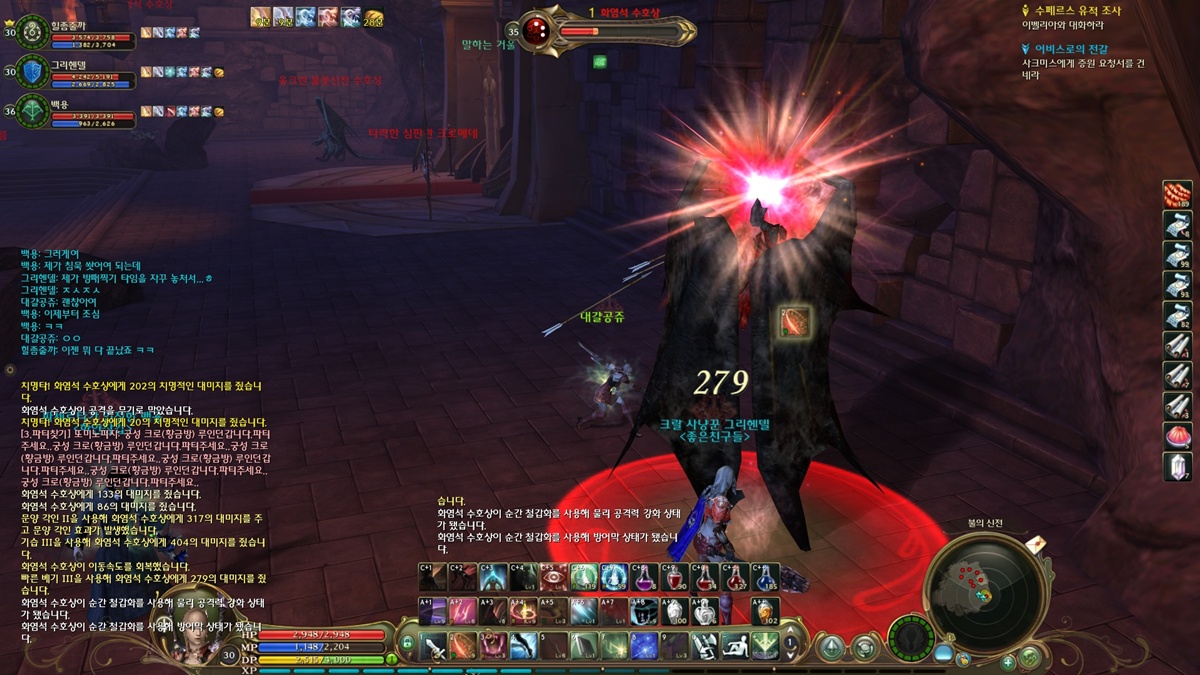Screen dimensions: 1200x675
Task: Drink the purple potion on C+8
Action: tap(644, 577)
